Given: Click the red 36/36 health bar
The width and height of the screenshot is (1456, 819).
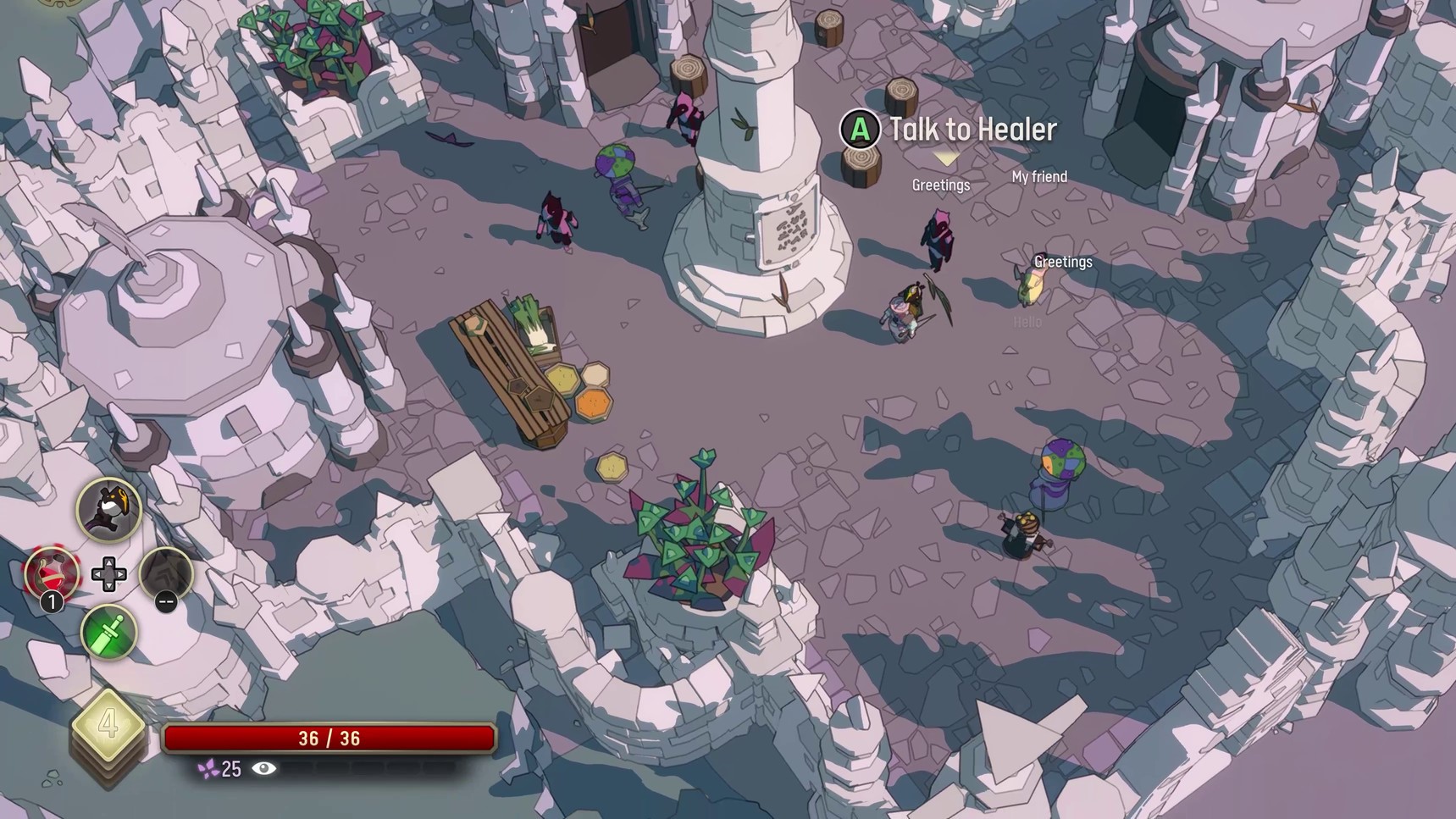Looking at the screenshot, I should [331, 738].
